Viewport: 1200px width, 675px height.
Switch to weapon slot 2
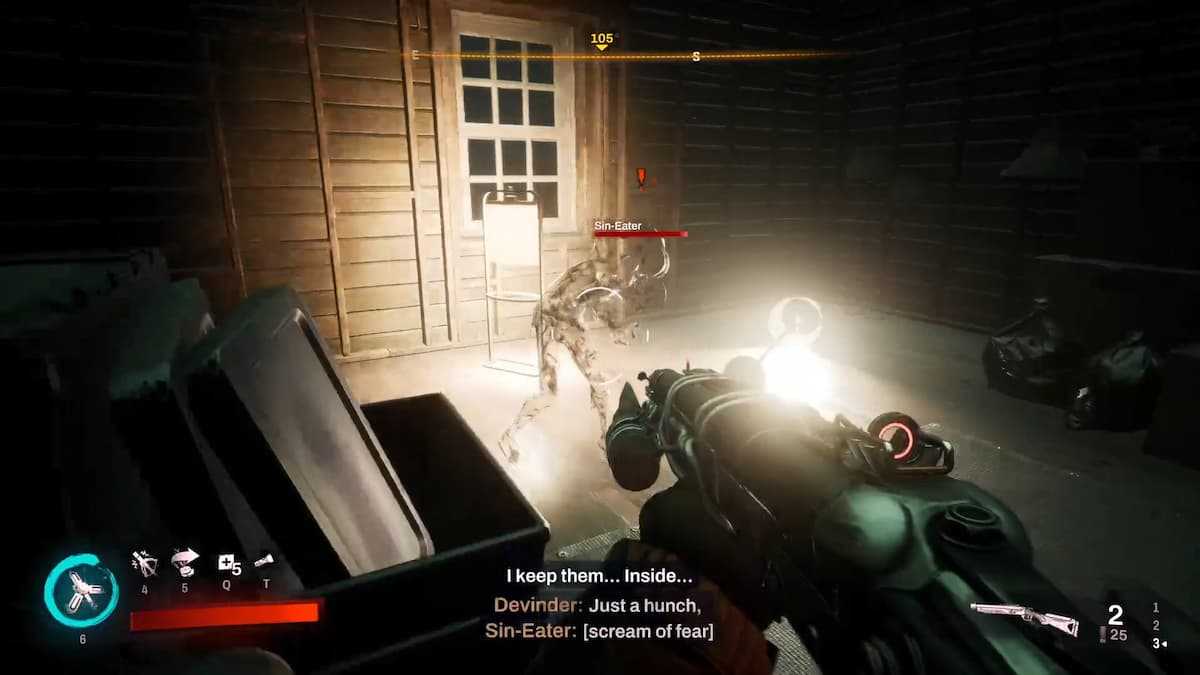pos(1156,625)
